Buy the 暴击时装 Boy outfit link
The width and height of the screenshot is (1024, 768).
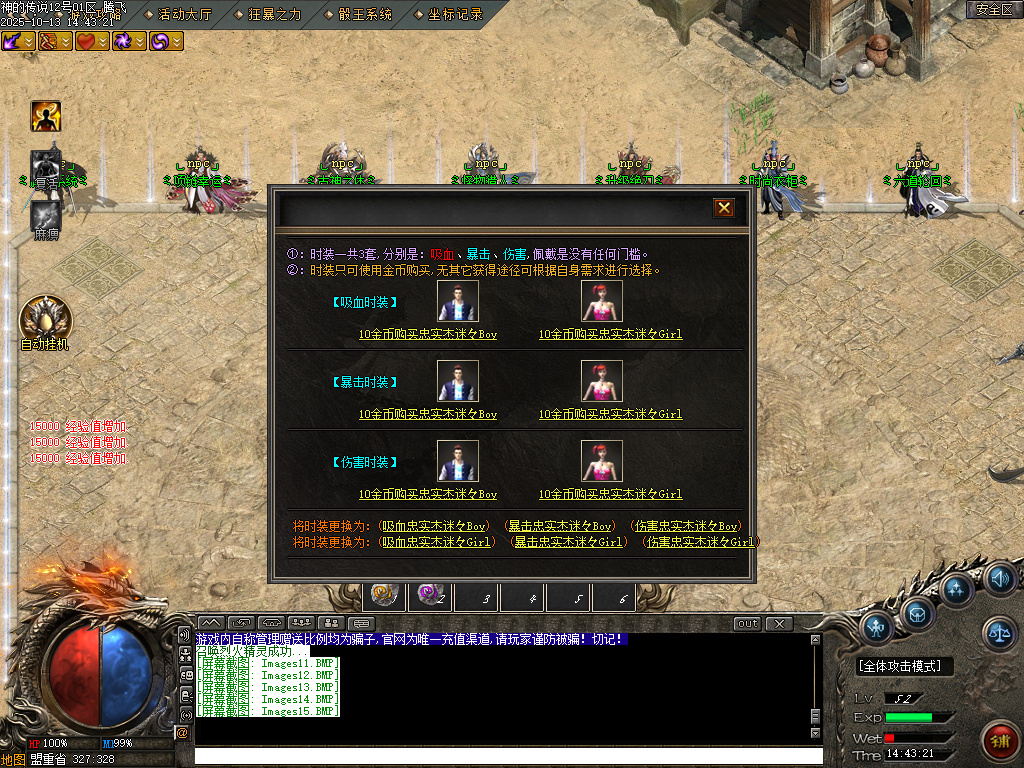point(428,414)
